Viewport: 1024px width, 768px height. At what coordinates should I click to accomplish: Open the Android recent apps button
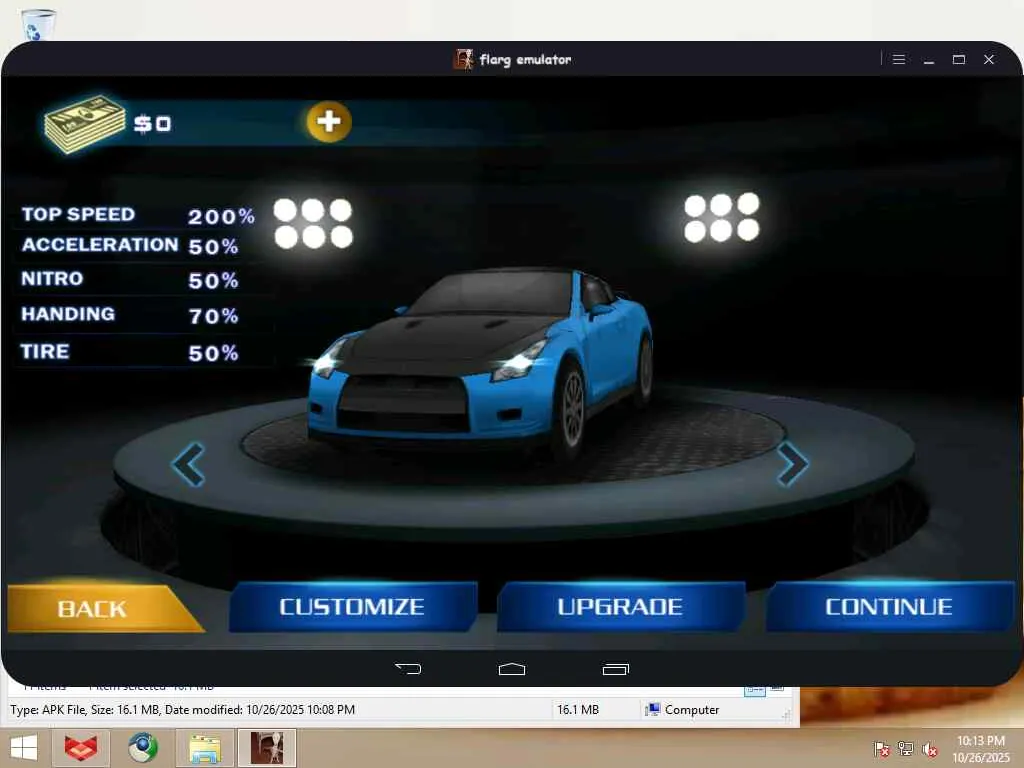pyautogui.click(x=616, y=668)
